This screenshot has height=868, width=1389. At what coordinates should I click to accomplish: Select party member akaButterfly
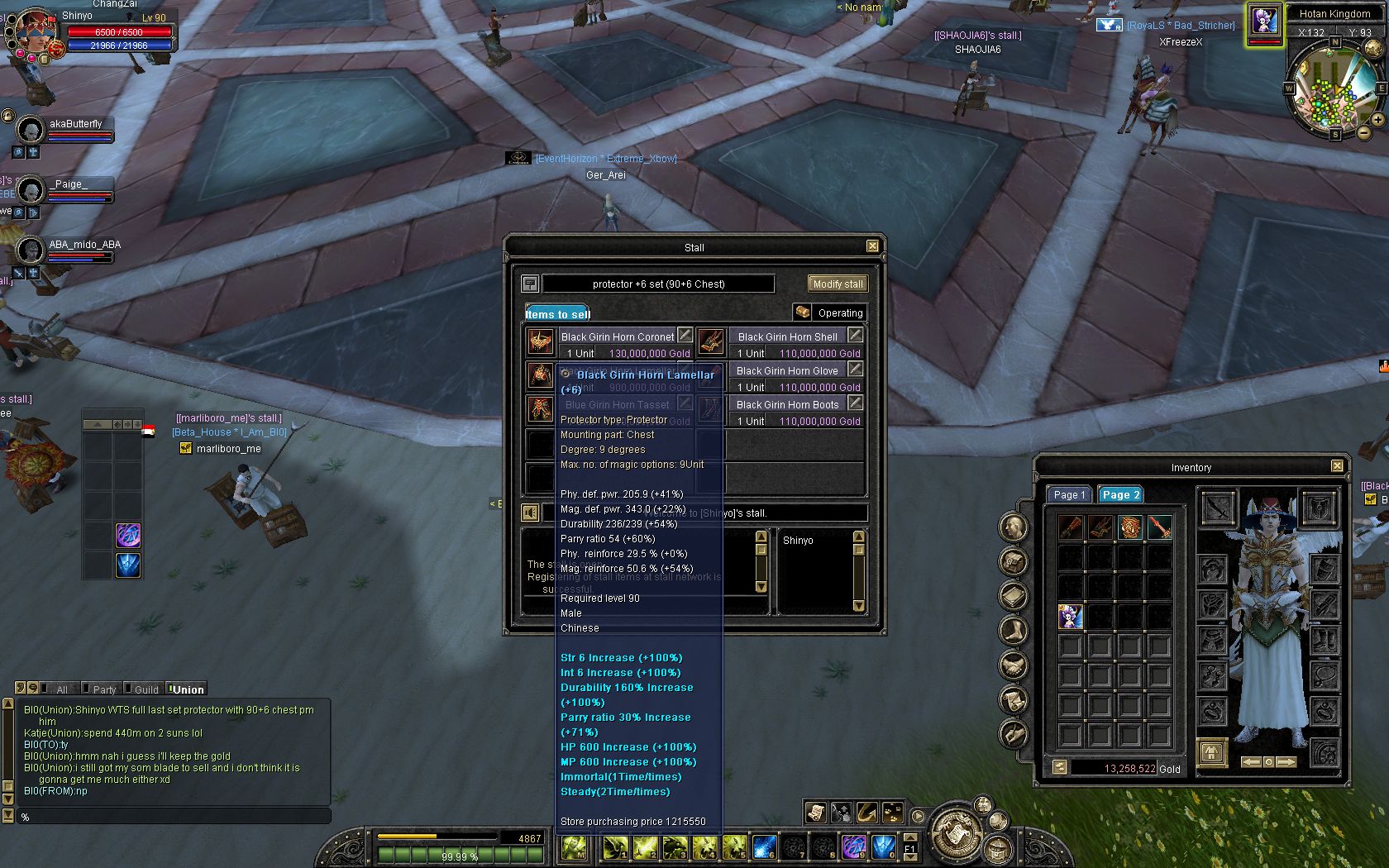click(74, 125)
